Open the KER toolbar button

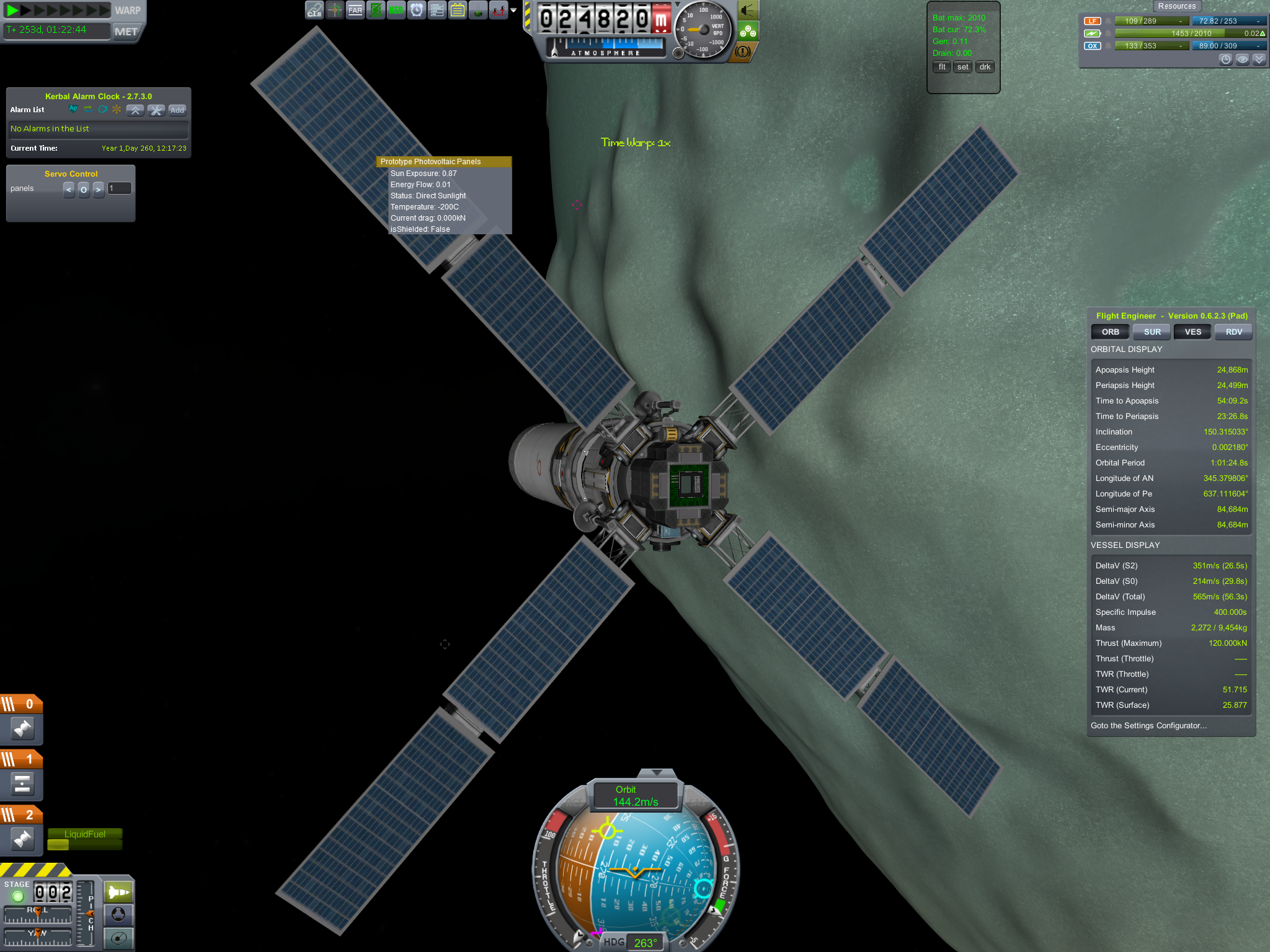click(396, 11)
